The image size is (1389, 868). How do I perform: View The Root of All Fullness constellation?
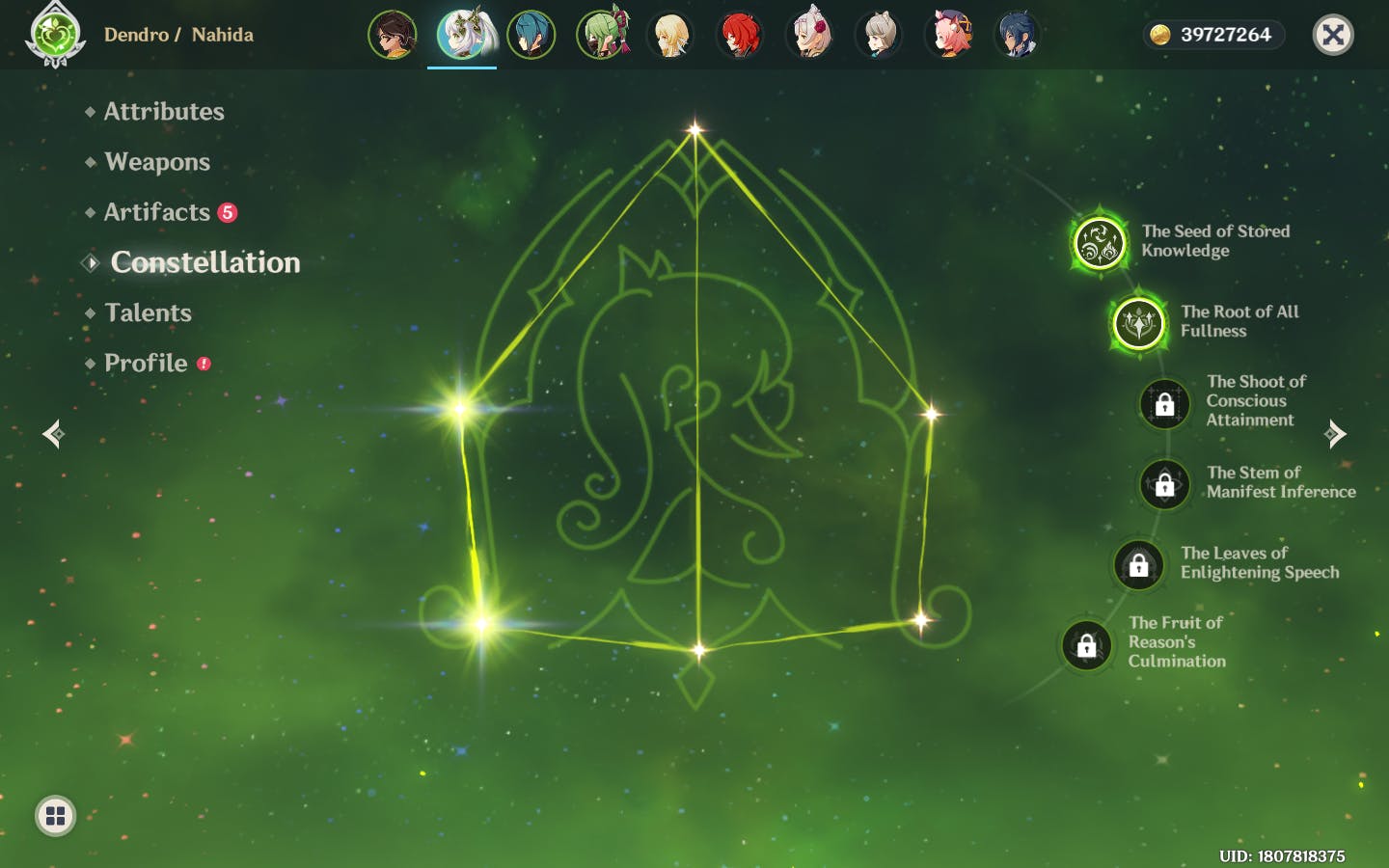point(1138,322)
